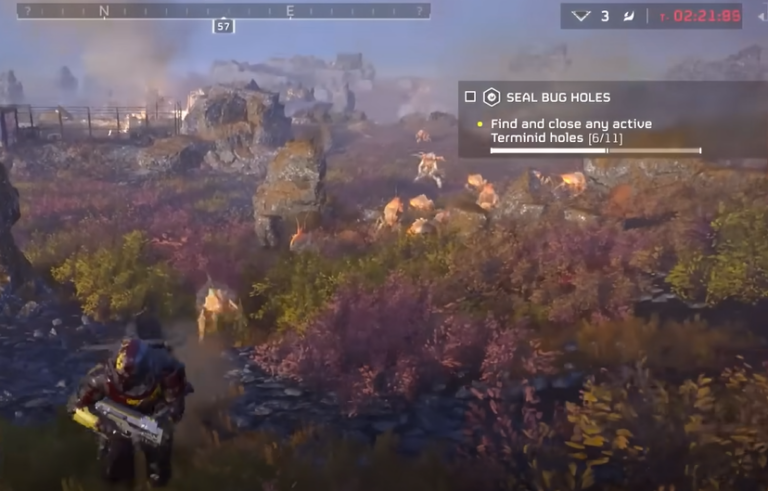This screenshot has width=768, height=491.
Task: Click the wing icon beside the reinforcement count
Action: [x=628, y=16]
